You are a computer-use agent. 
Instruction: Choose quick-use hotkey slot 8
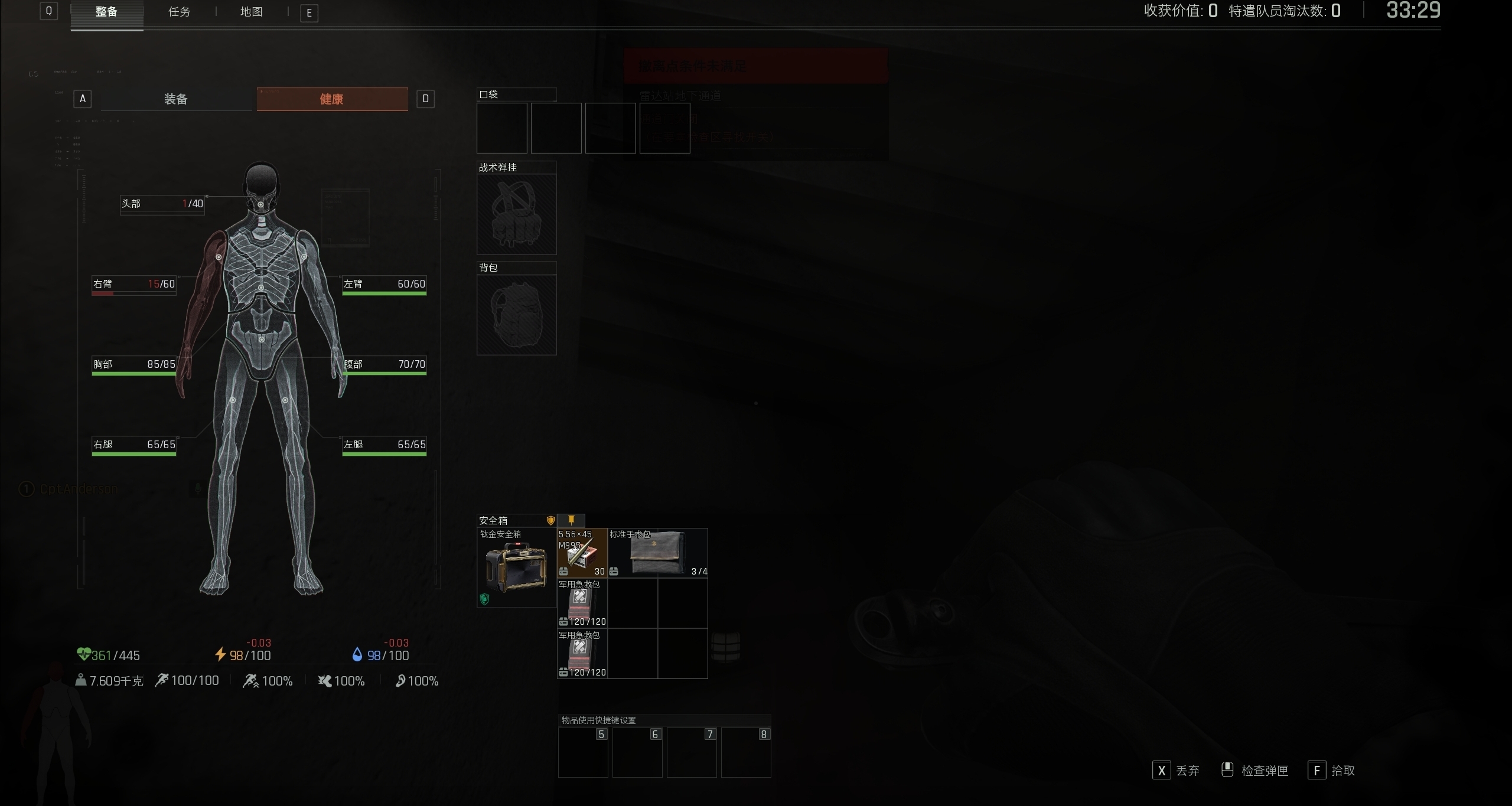pos(746,752)
